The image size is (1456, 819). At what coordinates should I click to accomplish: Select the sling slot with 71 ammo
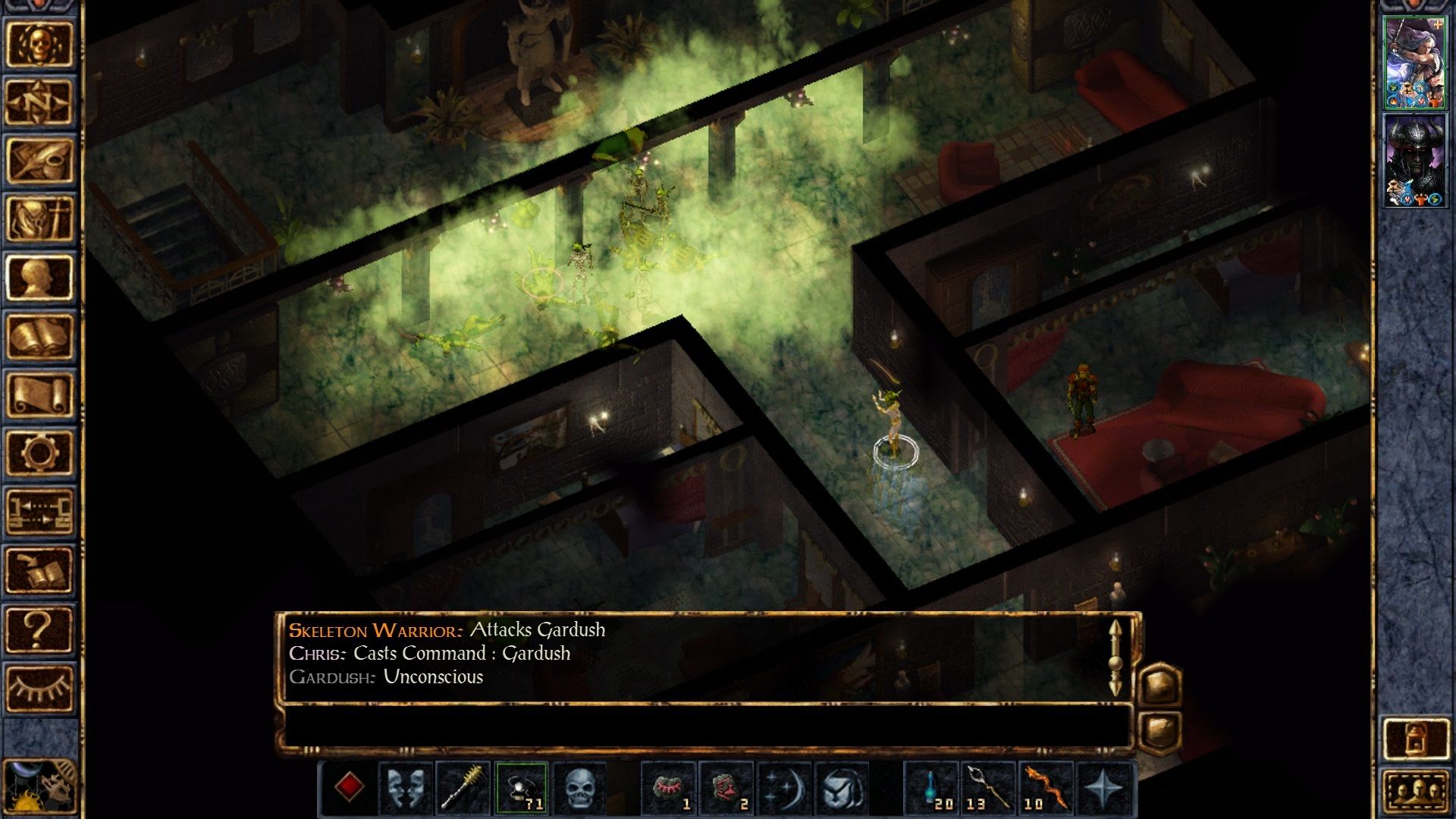[x=521, y=789]
